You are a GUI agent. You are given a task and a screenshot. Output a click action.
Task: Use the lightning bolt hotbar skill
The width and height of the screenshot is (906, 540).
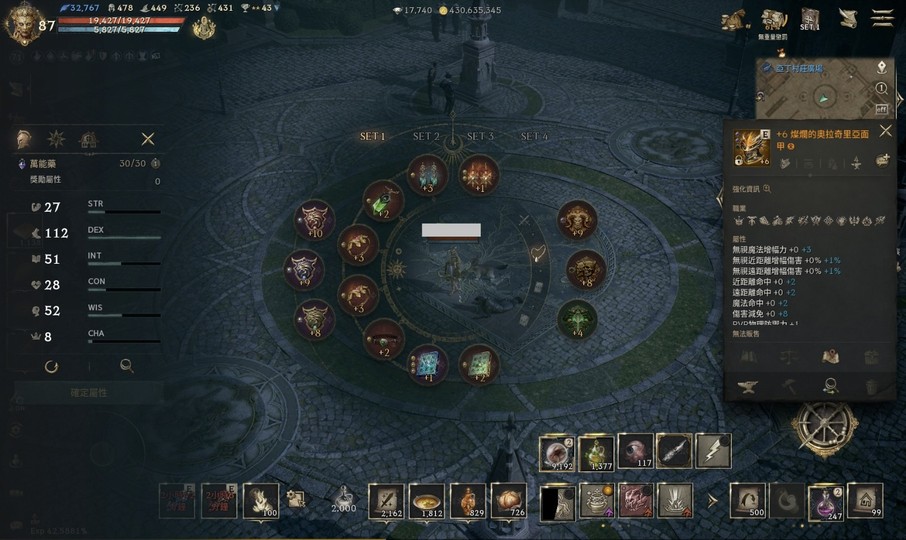point(713,452)
